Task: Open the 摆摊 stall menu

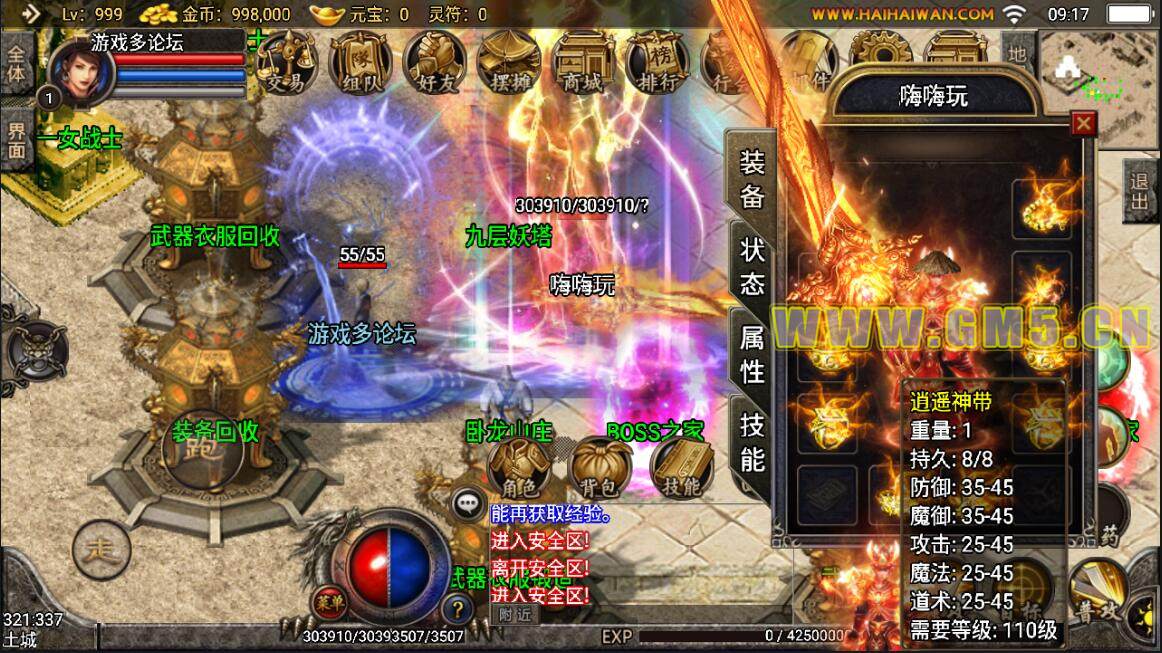Action: pos(508,62)
